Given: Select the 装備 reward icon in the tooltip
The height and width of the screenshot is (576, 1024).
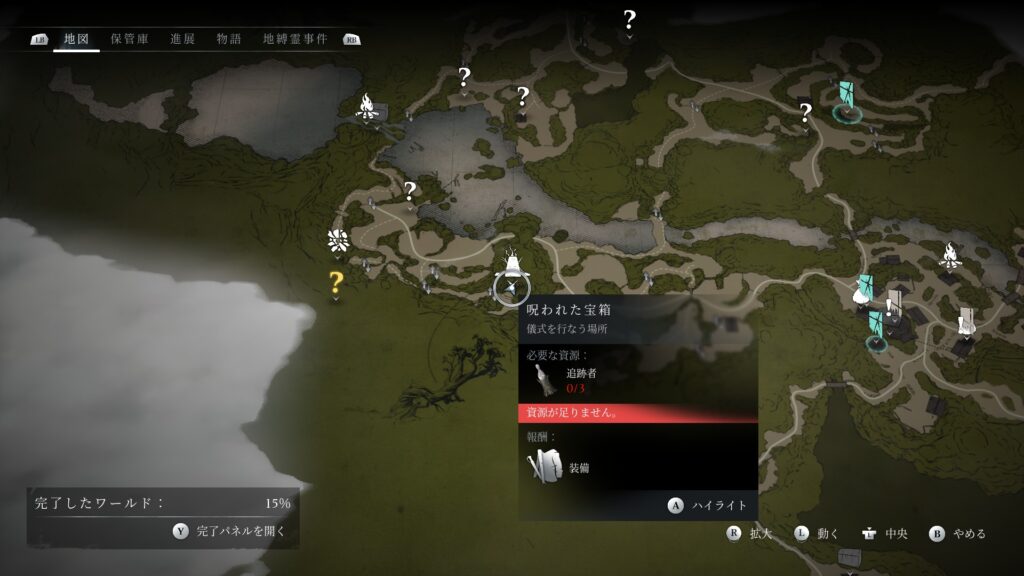Looking at the screenshot, I should pyautogui.click(x=546, y=466).
